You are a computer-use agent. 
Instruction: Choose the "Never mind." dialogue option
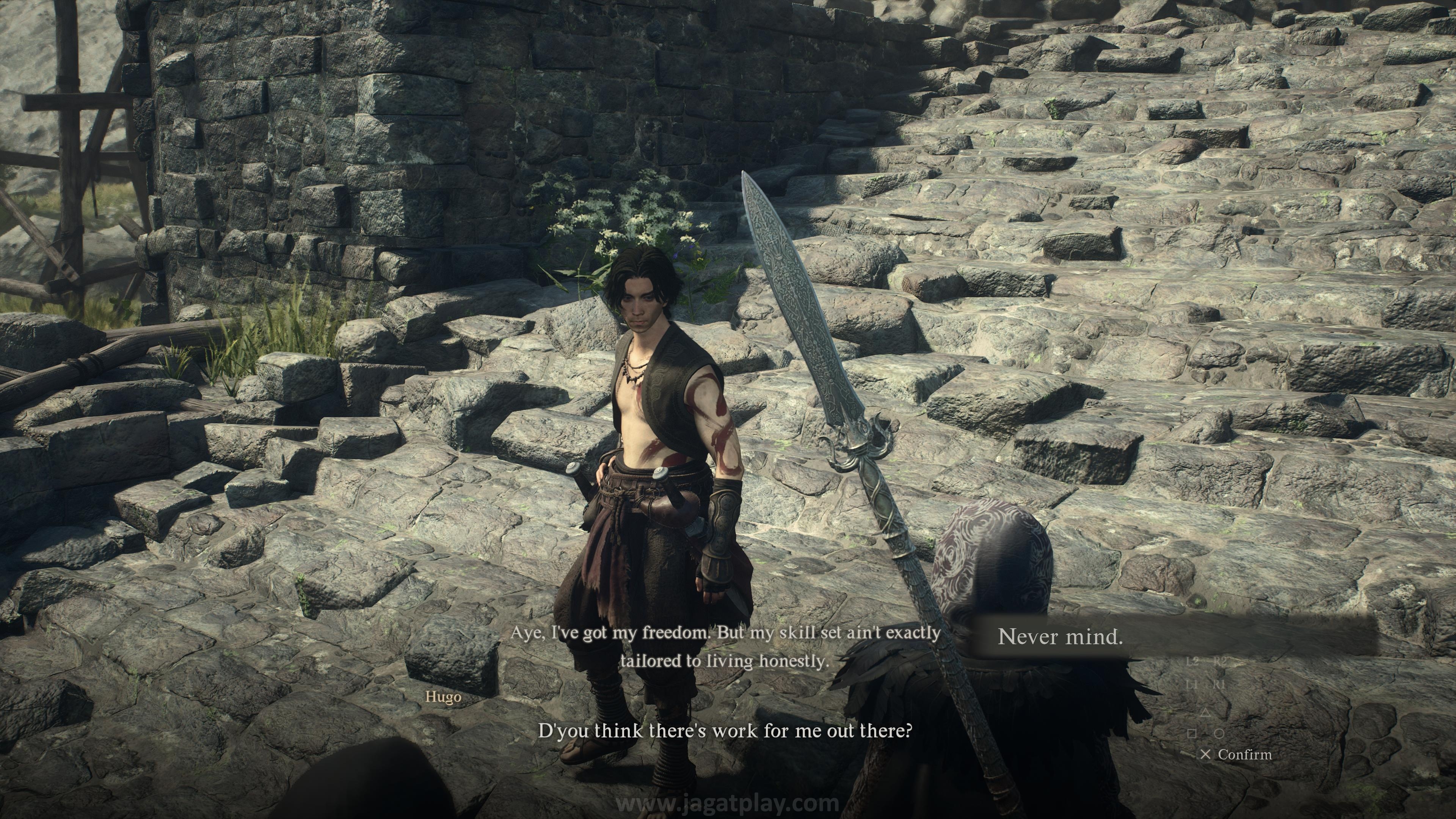1061,637
